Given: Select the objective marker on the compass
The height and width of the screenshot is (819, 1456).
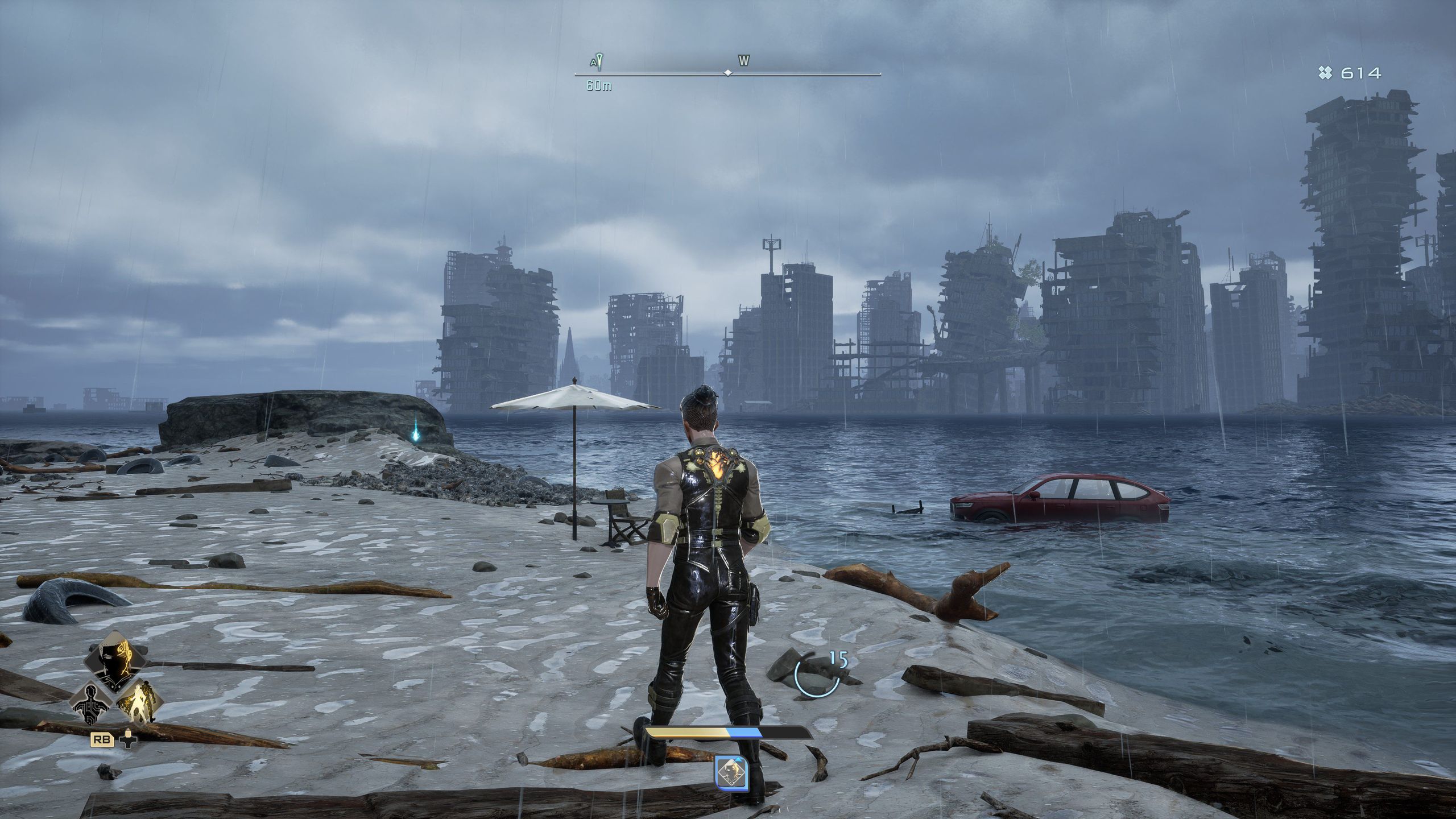Looking at the screenshot, I should coord(598,61).
